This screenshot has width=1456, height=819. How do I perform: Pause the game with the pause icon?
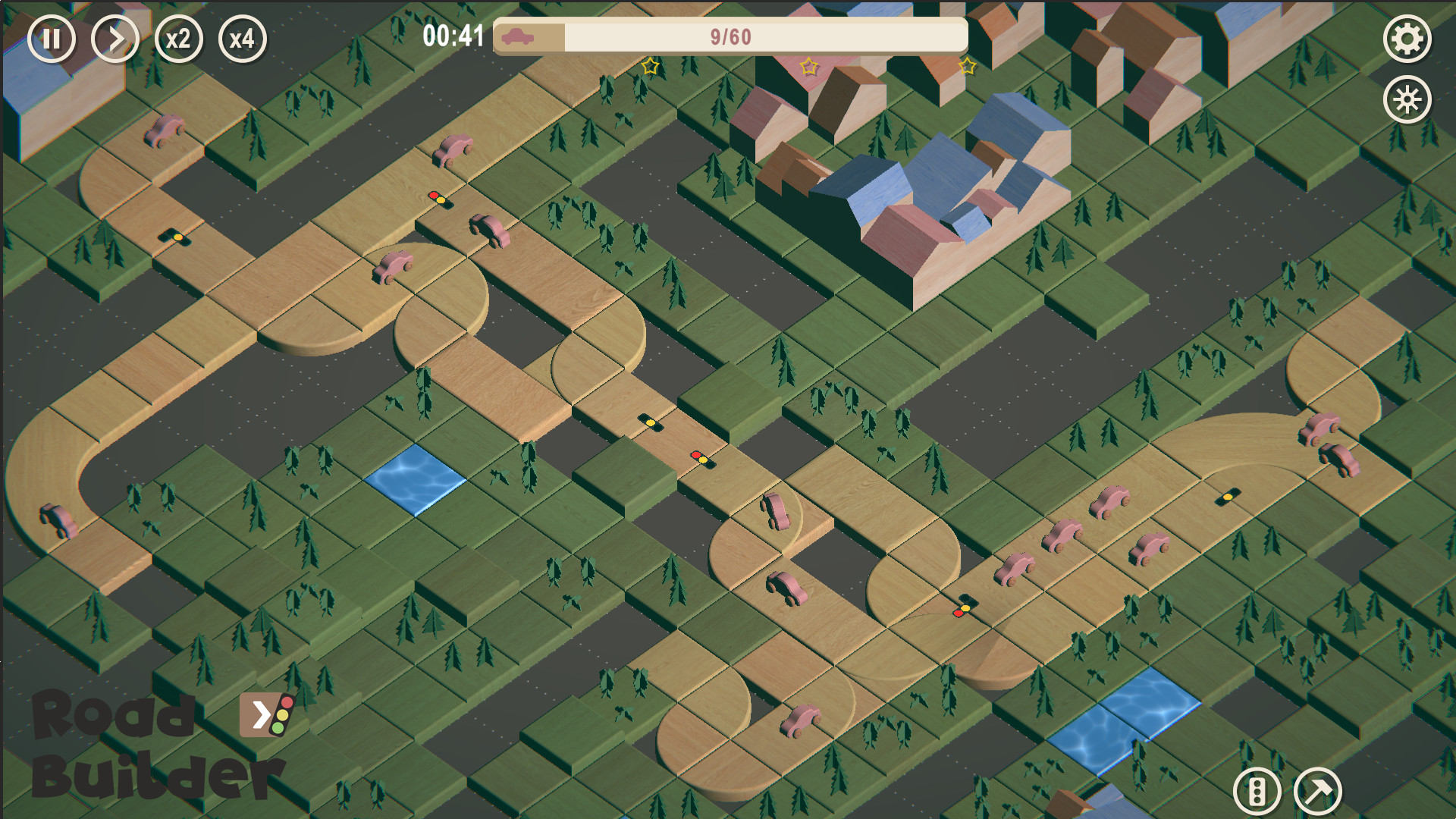[52, 39]
